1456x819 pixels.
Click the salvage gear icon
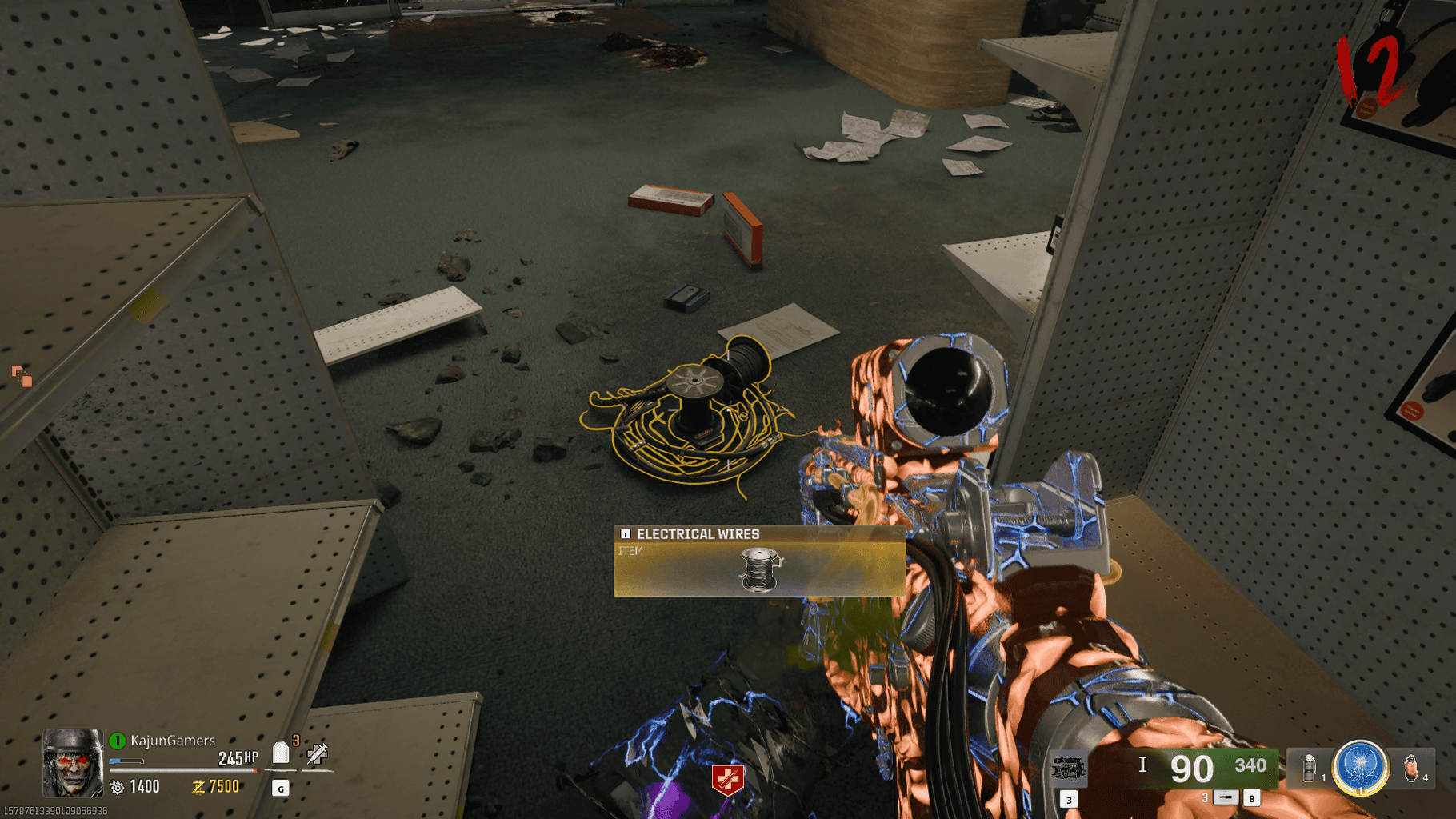pos(118,788)
